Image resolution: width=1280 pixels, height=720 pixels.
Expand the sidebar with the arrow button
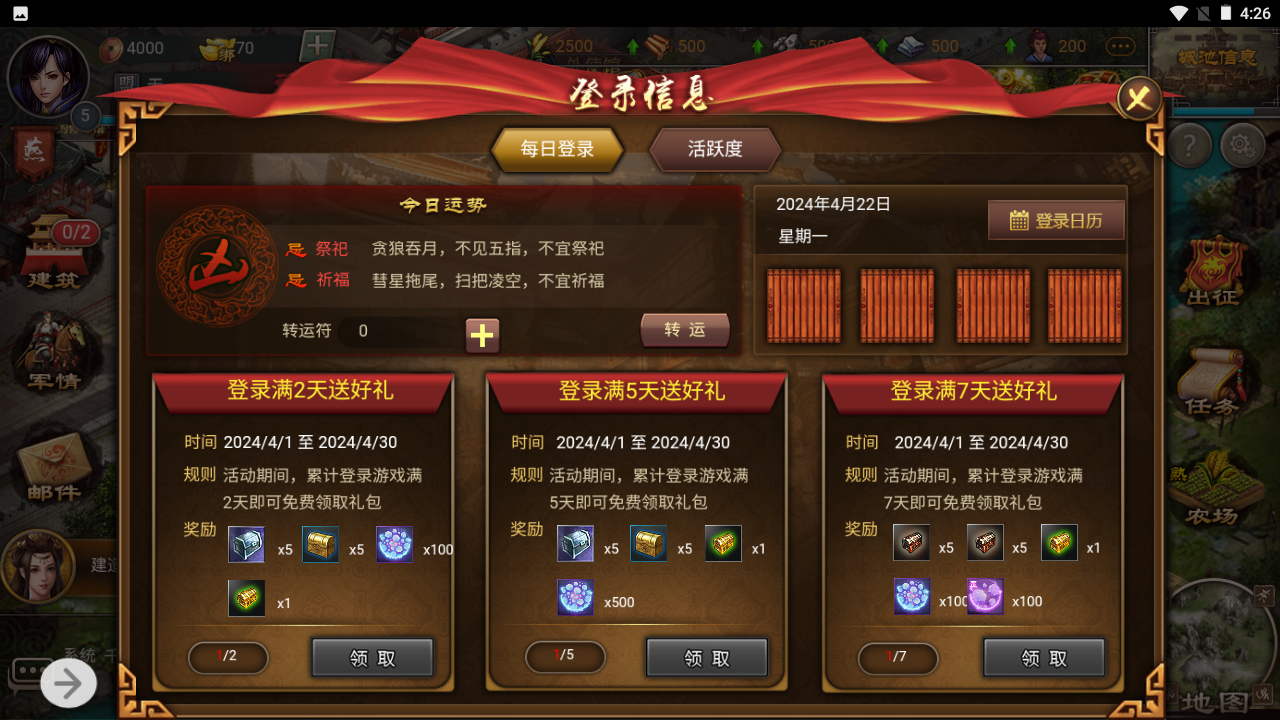pos(66,683)
